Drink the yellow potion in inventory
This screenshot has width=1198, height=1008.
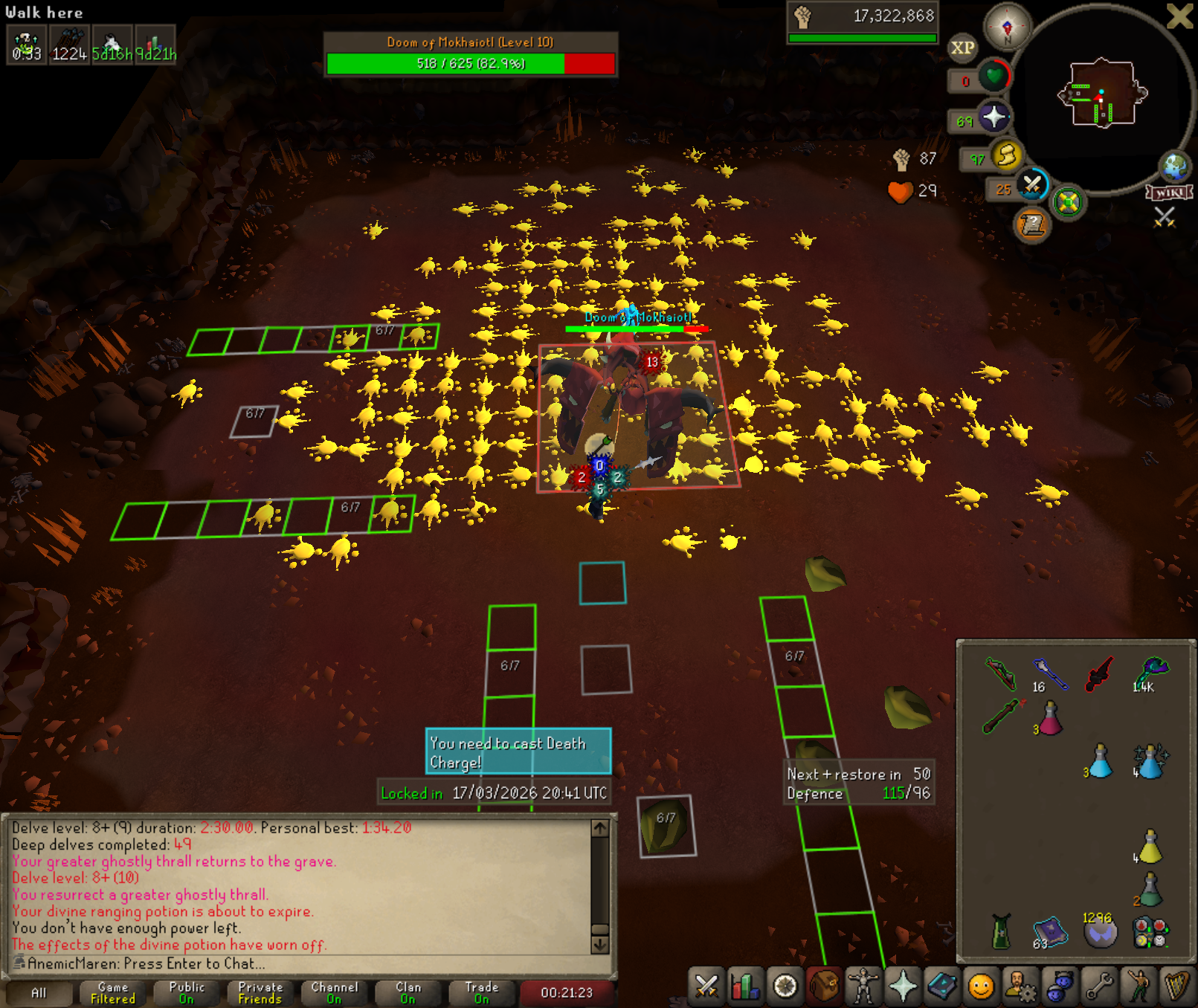click(x=1150, y=846)
